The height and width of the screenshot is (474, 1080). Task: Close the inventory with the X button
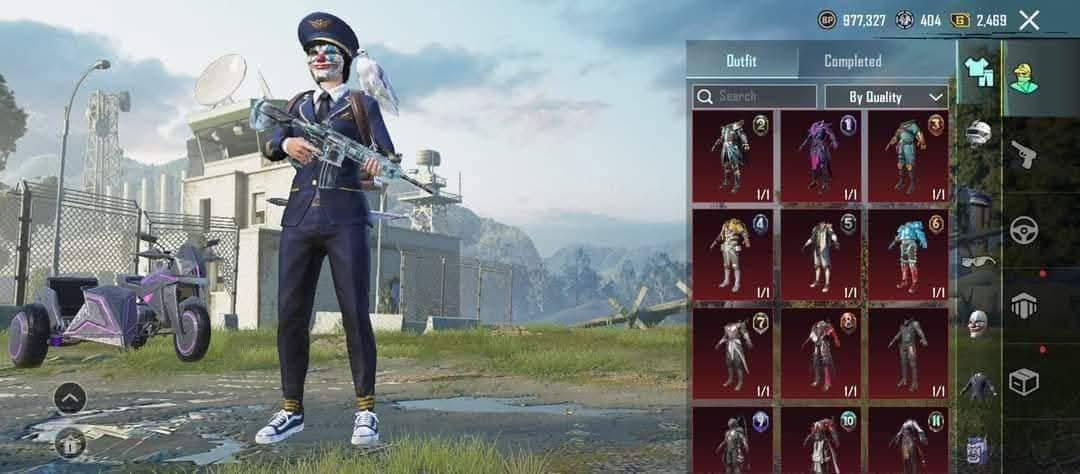[x=1029, y=20]
